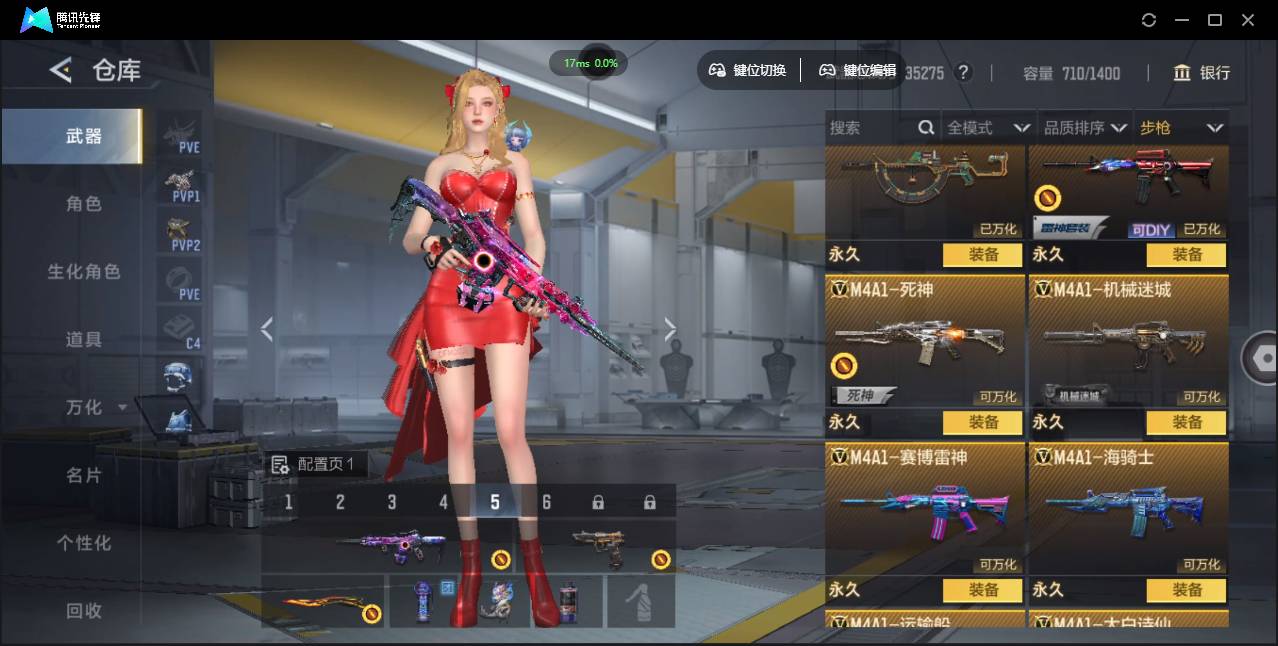This screenshot has height=646, width=1278.
Task: Open the 银行 bank
Action: (1202, 73)
